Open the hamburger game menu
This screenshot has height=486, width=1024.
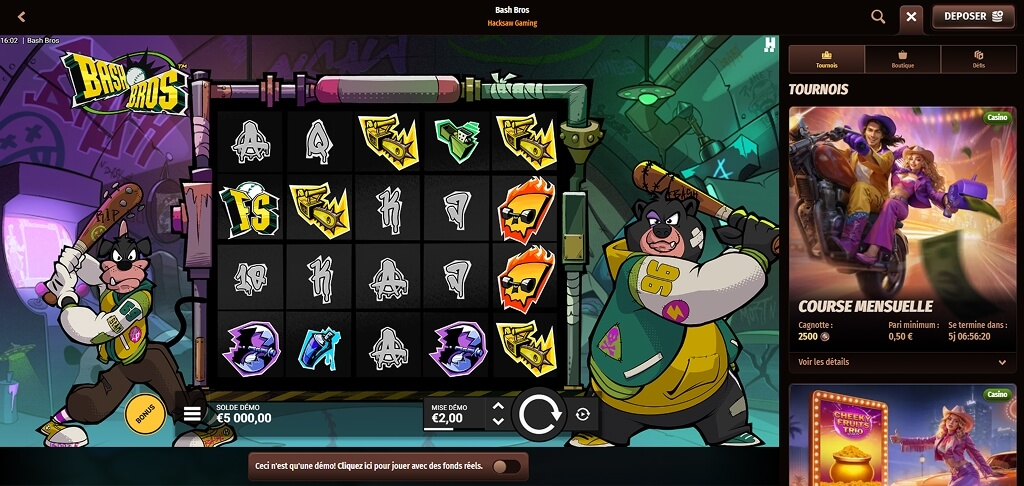point(191,412)
